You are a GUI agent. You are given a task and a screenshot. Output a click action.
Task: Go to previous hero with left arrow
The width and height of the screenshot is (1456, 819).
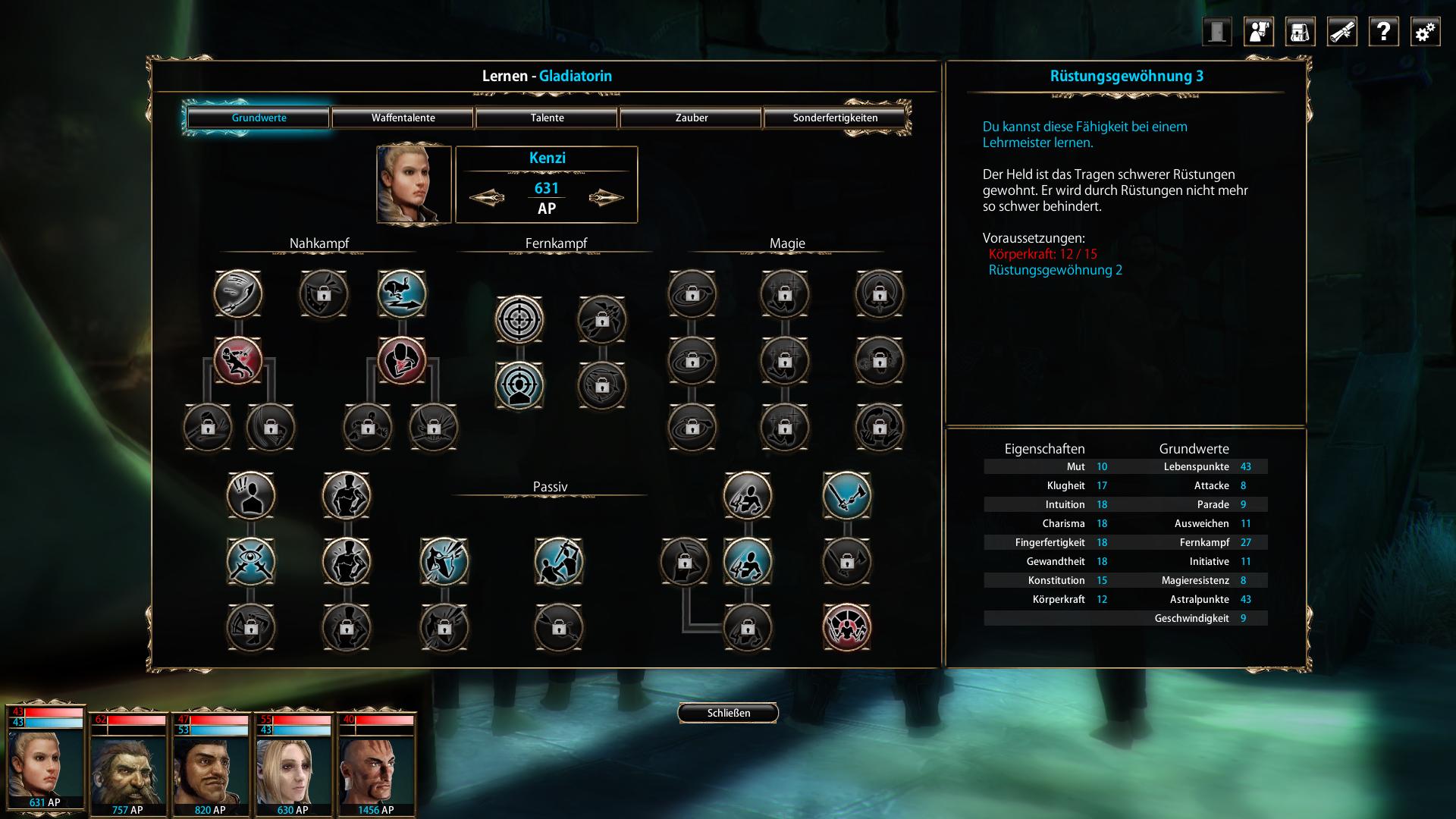(x=487, y=198)
